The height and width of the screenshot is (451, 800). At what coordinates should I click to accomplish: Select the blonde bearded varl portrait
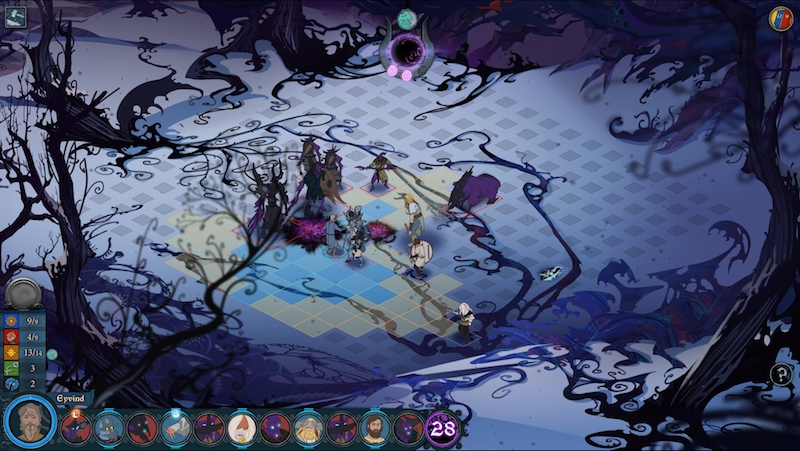coord(307,429)
